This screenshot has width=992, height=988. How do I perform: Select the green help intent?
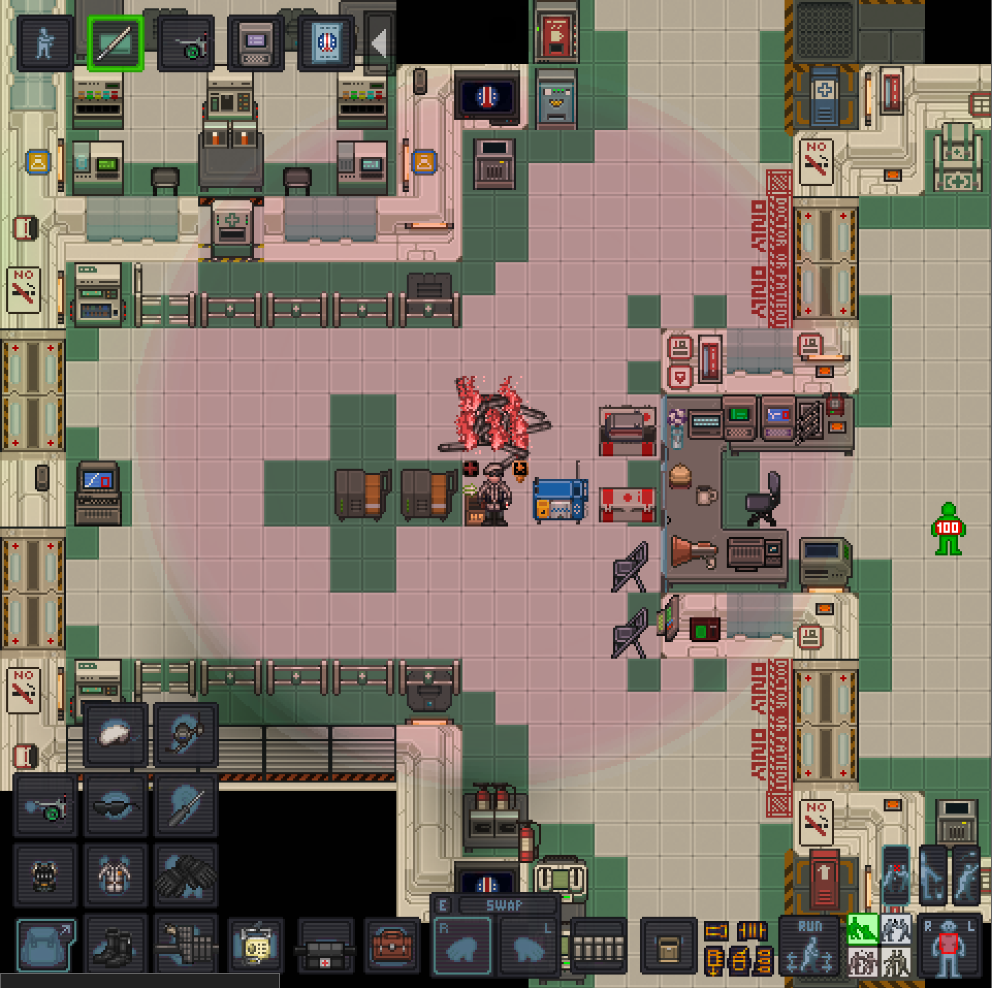click(x=861, y=929)
